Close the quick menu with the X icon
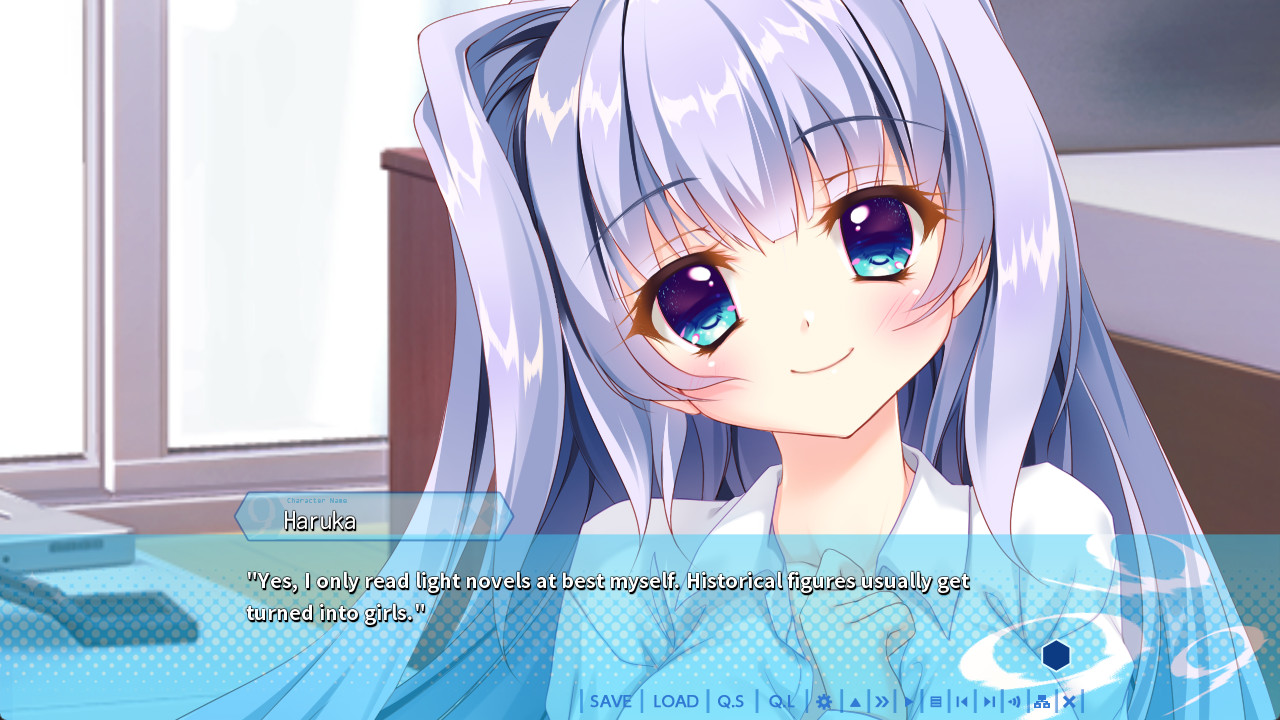 [x=1069, y=701]
